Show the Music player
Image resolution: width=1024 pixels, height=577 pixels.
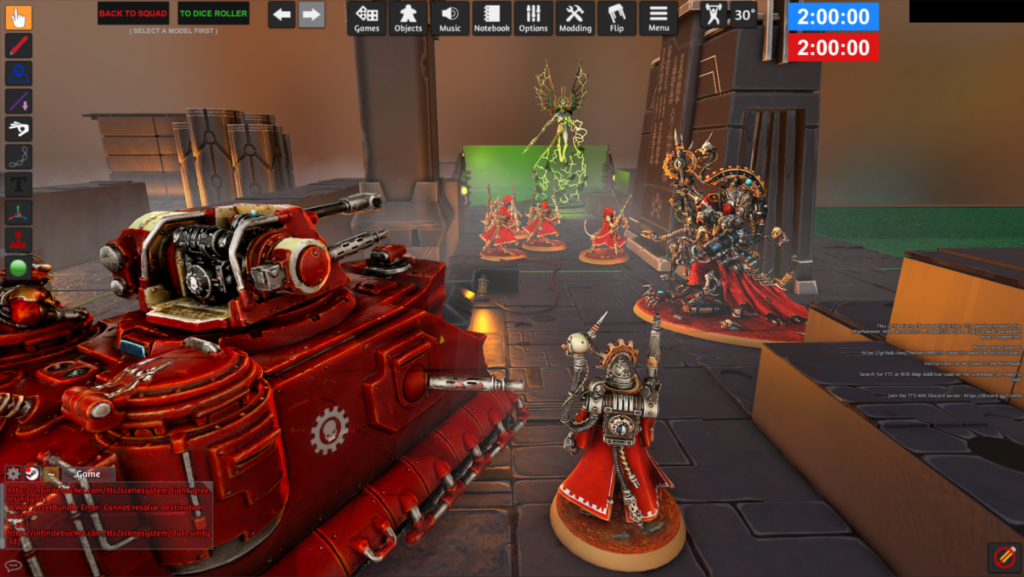point(450,18)
